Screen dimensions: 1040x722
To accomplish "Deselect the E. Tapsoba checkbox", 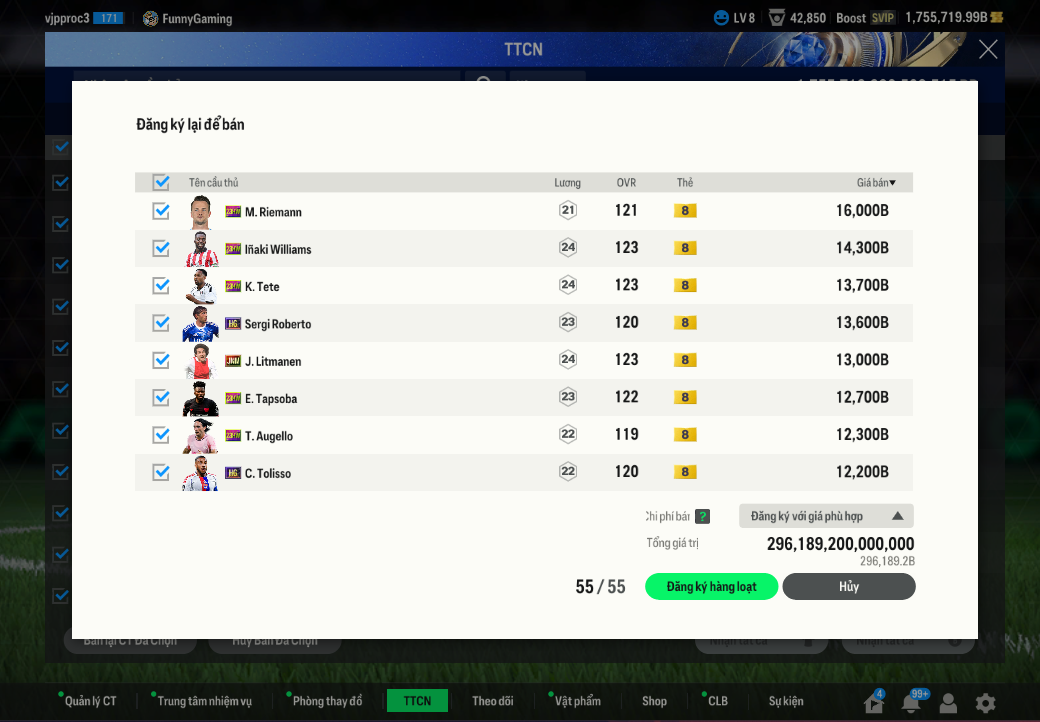I will pyautogui.click(x=161, y=398).
